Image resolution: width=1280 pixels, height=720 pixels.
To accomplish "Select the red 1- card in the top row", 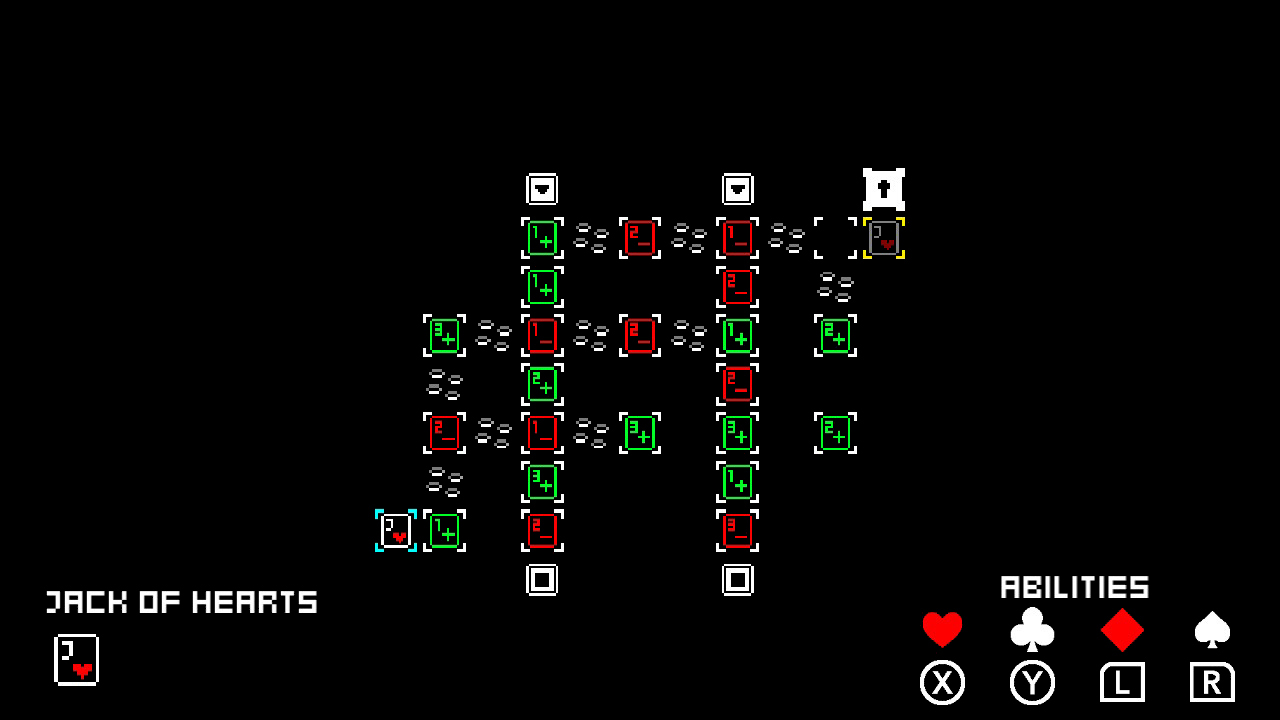I will click(737, 238).
